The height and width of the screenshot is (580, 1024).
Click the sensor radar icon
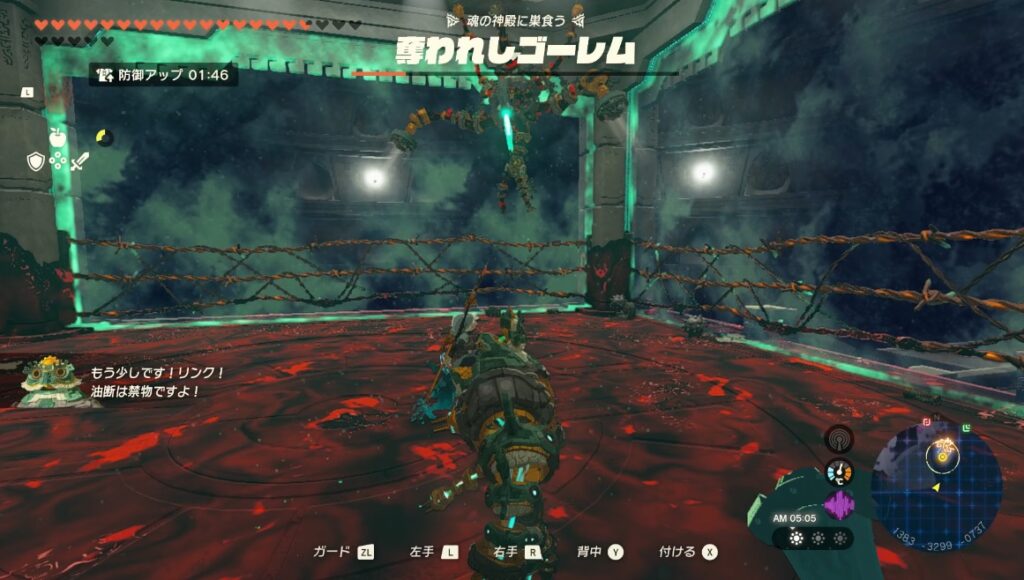839,438
